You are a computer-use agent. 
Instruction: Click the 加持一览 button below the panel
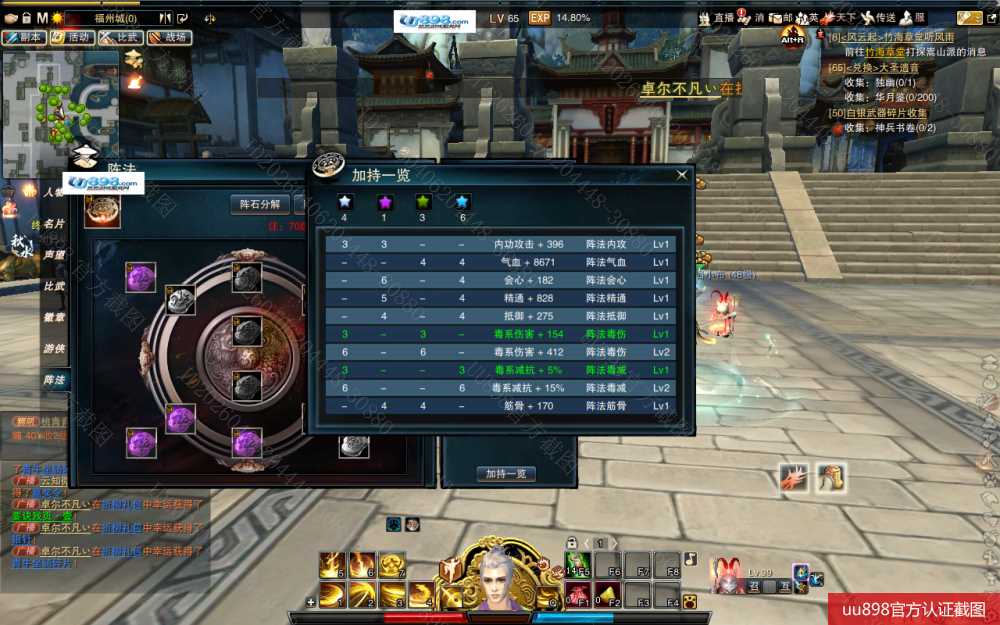[x=505, y=474]
